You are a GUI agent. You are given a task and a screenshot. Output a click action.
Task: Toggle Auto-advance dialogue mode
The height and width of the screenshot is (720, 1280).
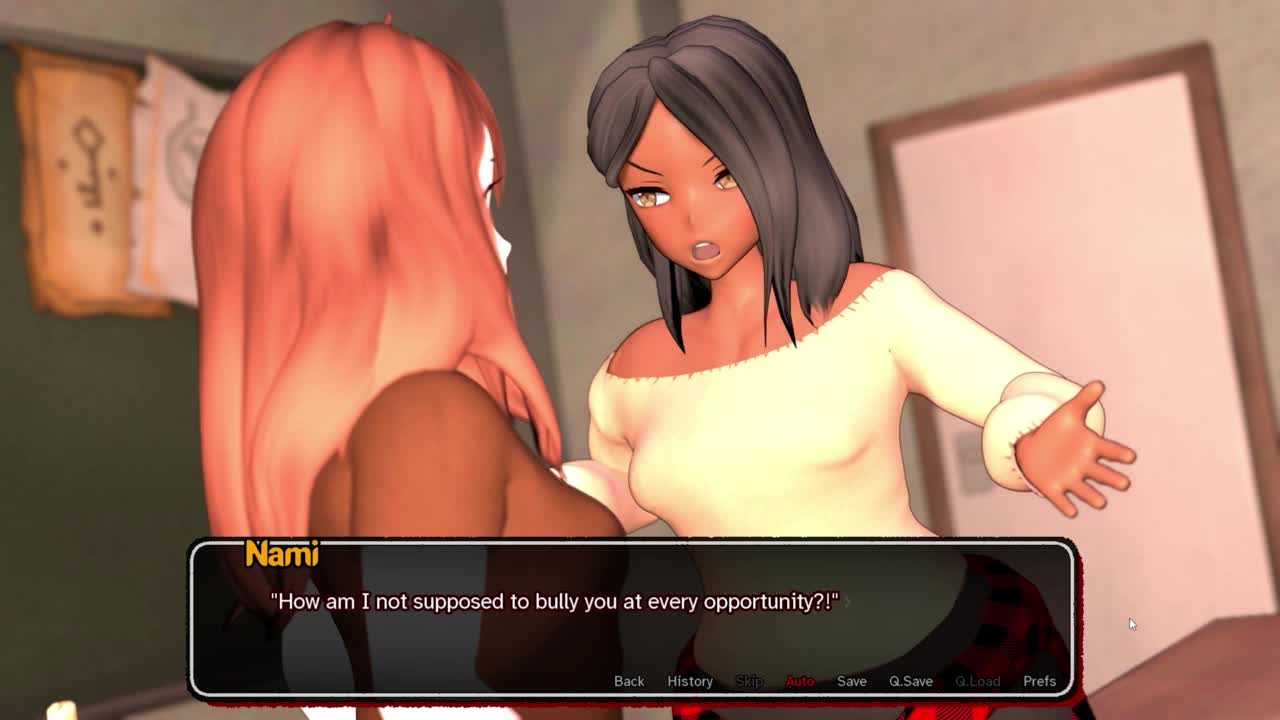(800, 681)
